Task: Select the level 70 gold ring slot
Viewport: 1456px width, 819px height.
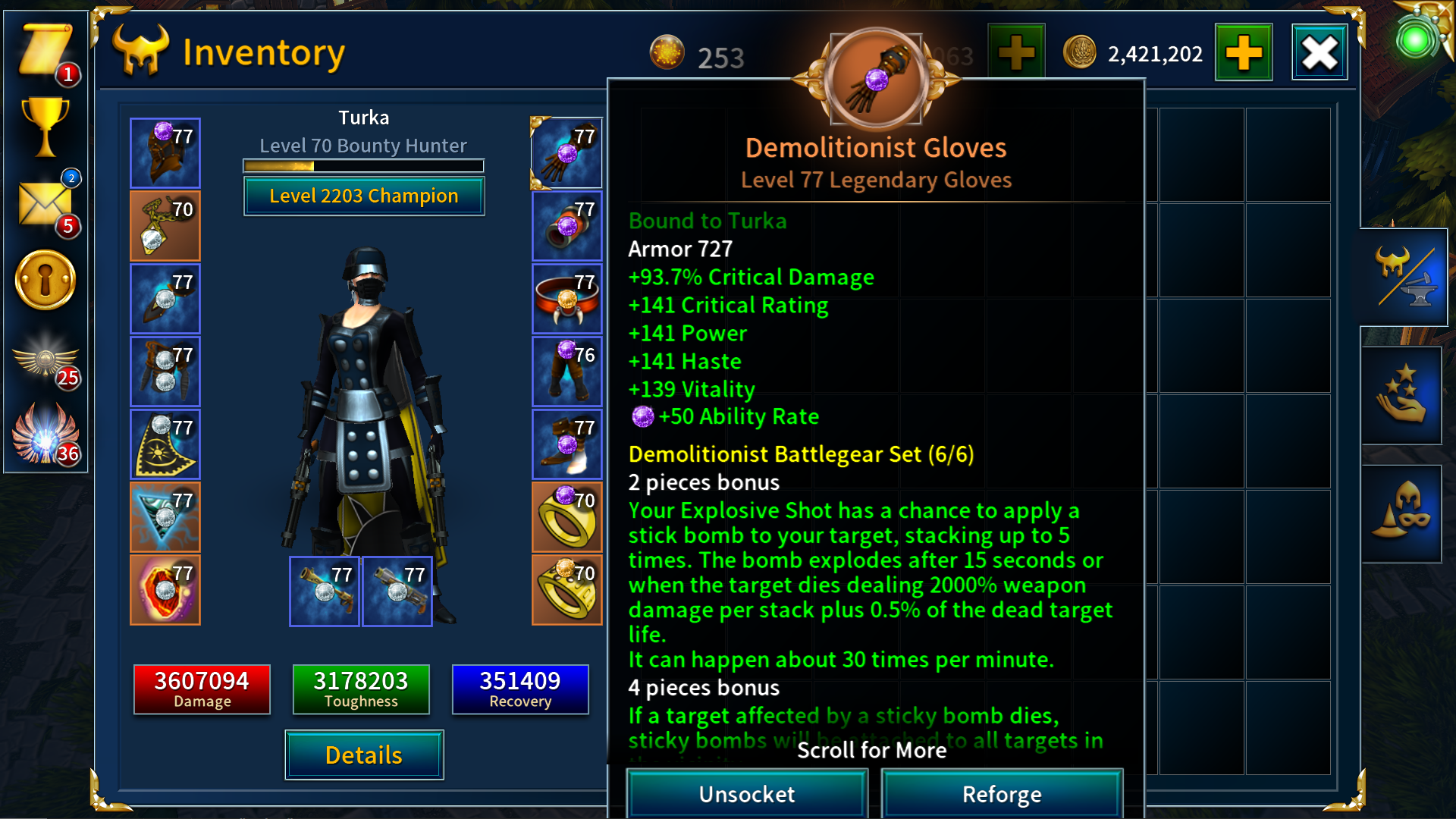Action: pos(567,516)
